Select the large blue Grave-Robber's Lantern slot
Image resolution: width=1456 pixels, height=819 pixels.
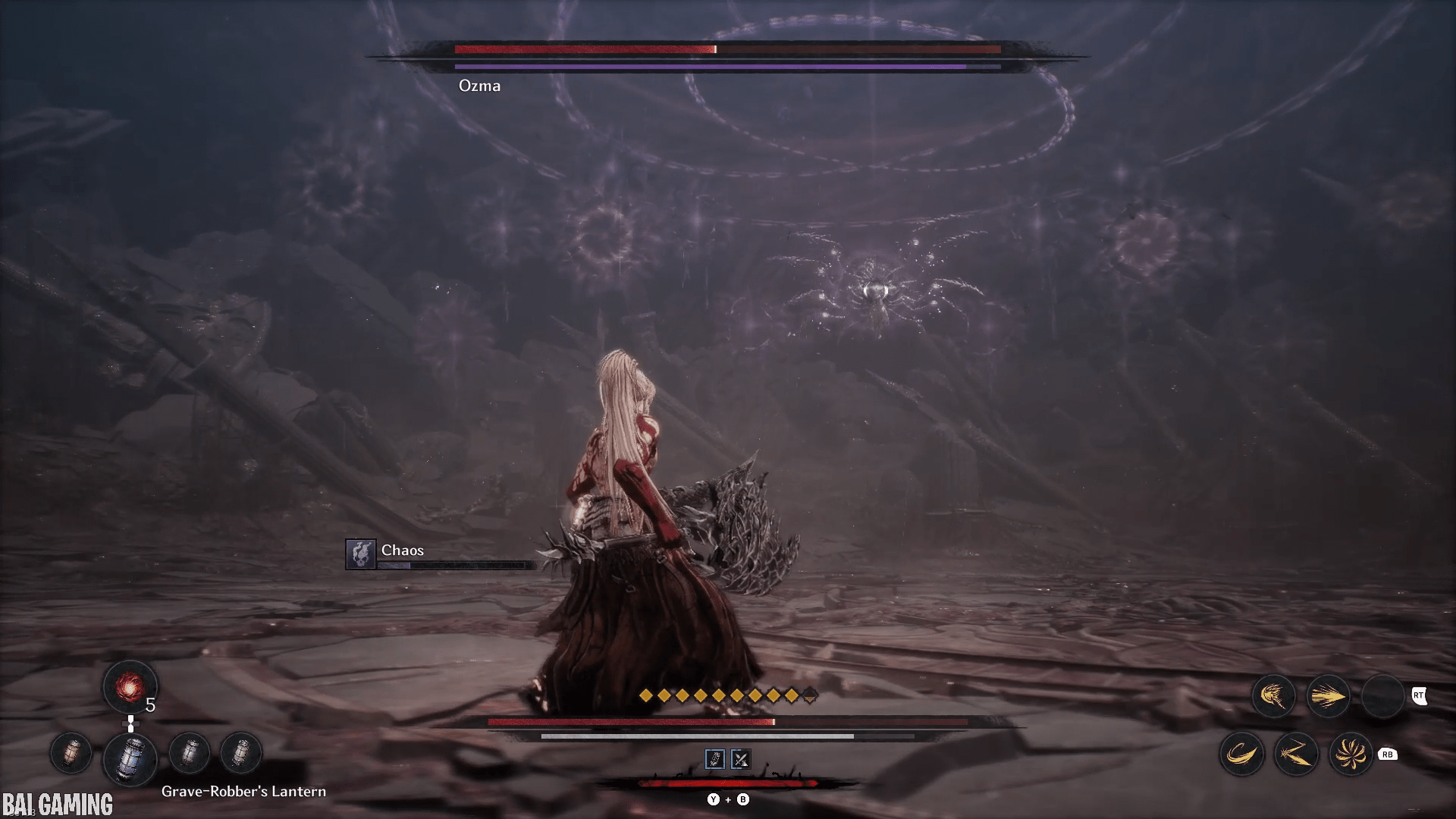(130, 757)
